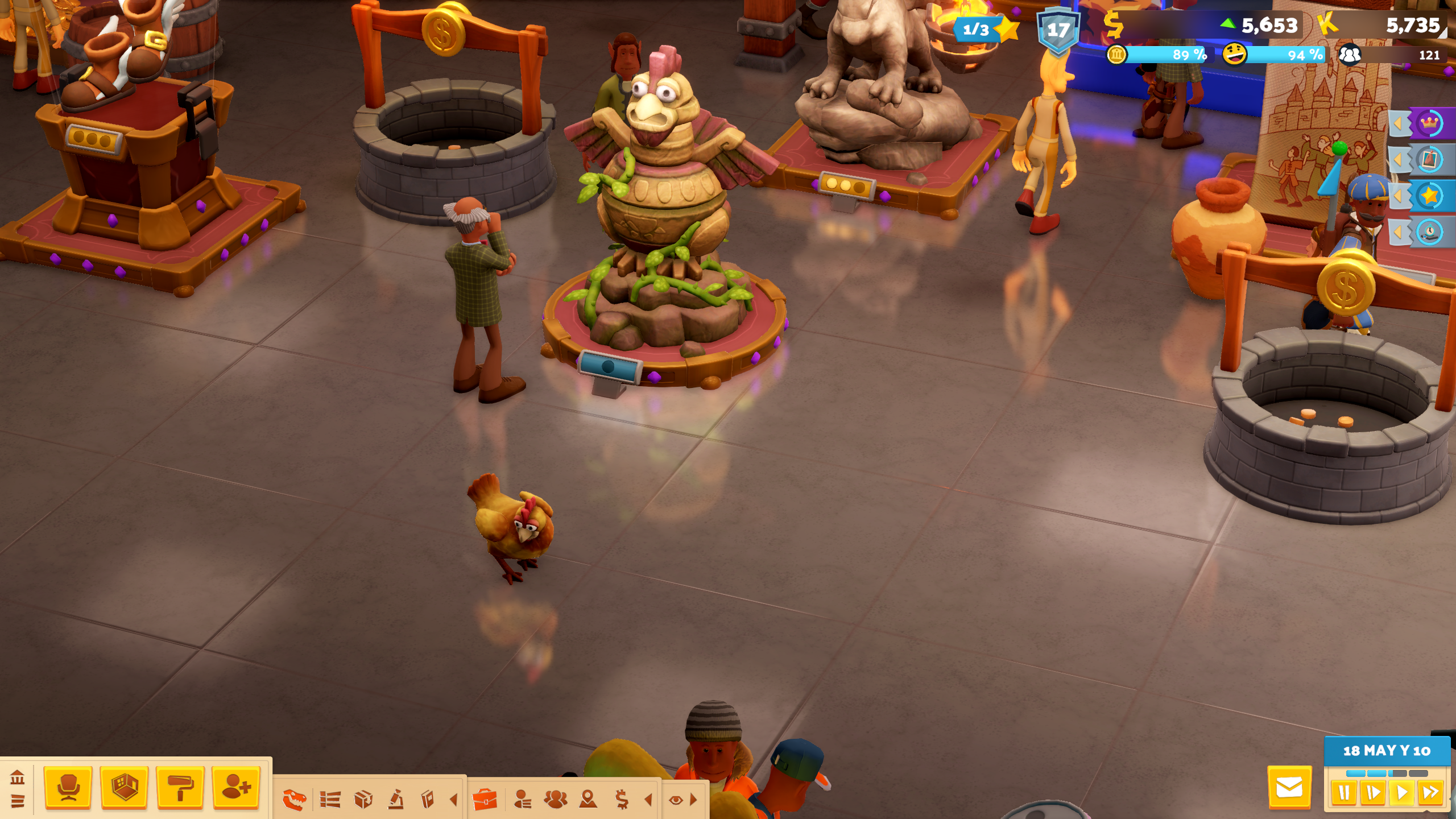The image size is (1456, 819).
Task: Open the cardboard box inventory icon
Action: 363,800
